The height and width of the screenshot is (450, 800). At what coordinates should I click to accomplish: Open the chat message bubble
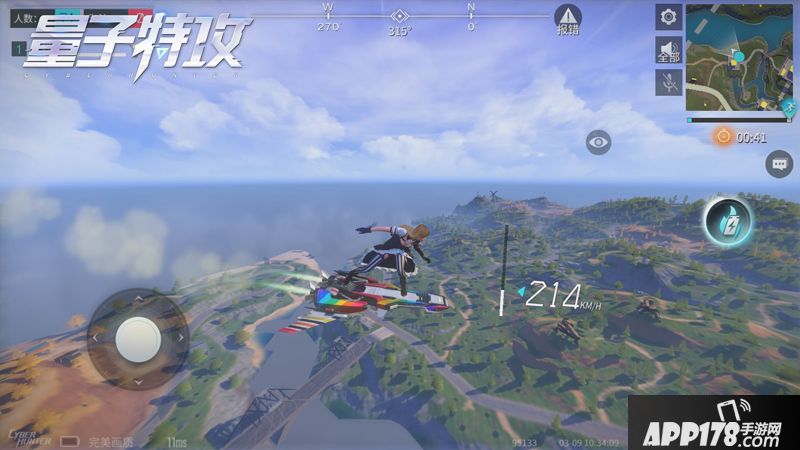click(x=779, y=164)
